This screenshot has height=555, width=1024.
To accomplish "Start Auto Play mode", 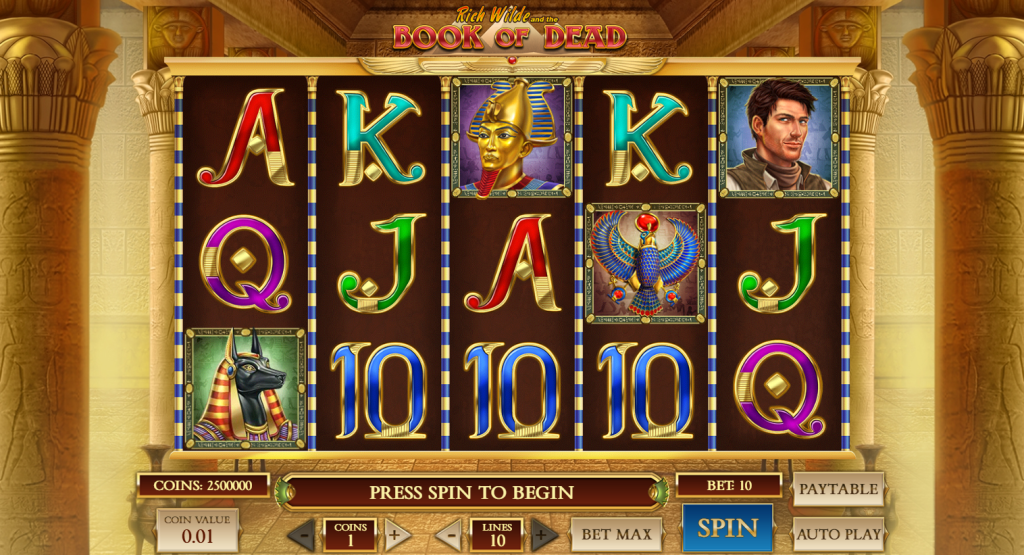I will (838, 534).
